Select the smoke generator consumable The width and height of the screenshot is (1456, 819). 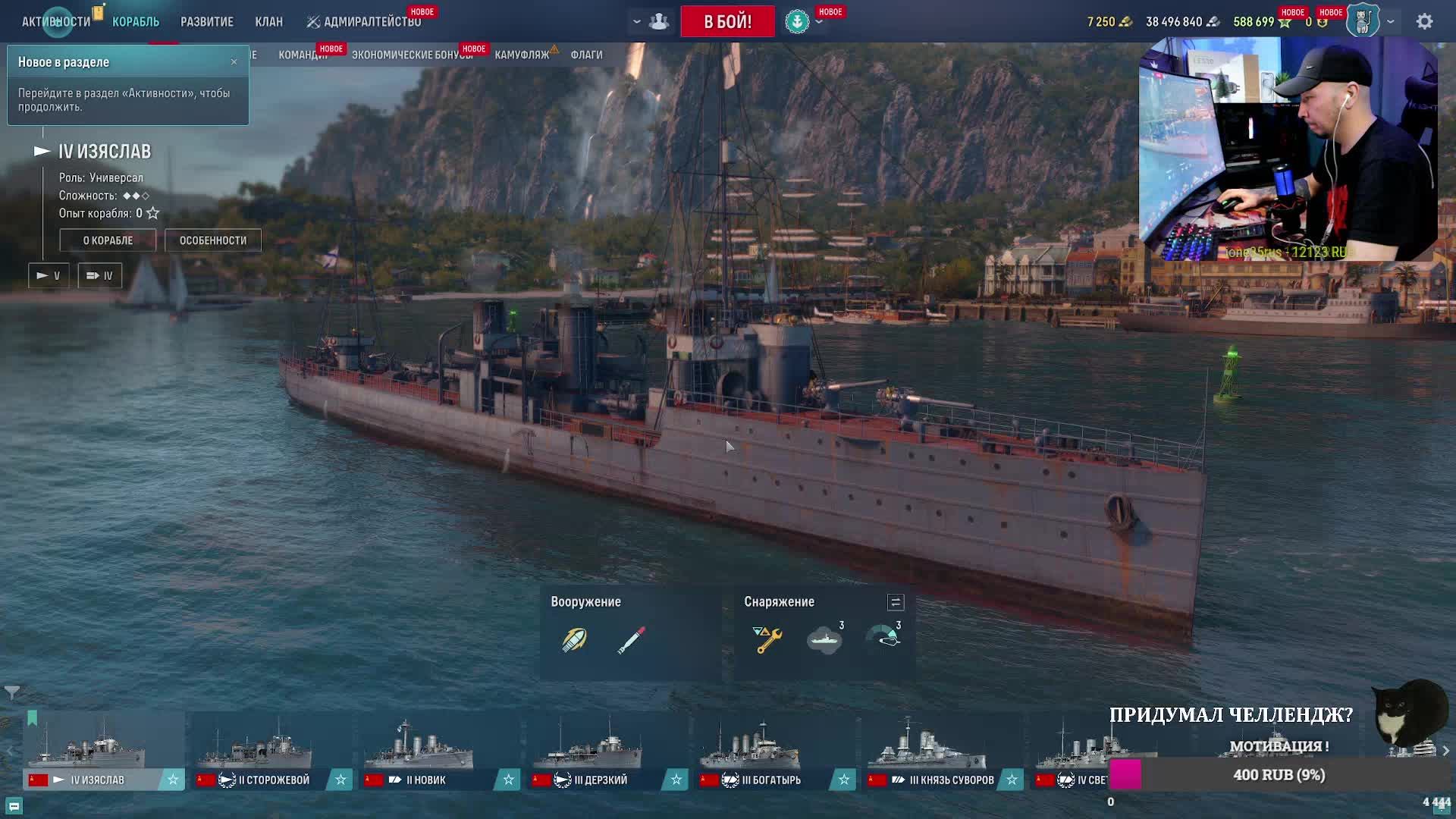pos(824,639)
